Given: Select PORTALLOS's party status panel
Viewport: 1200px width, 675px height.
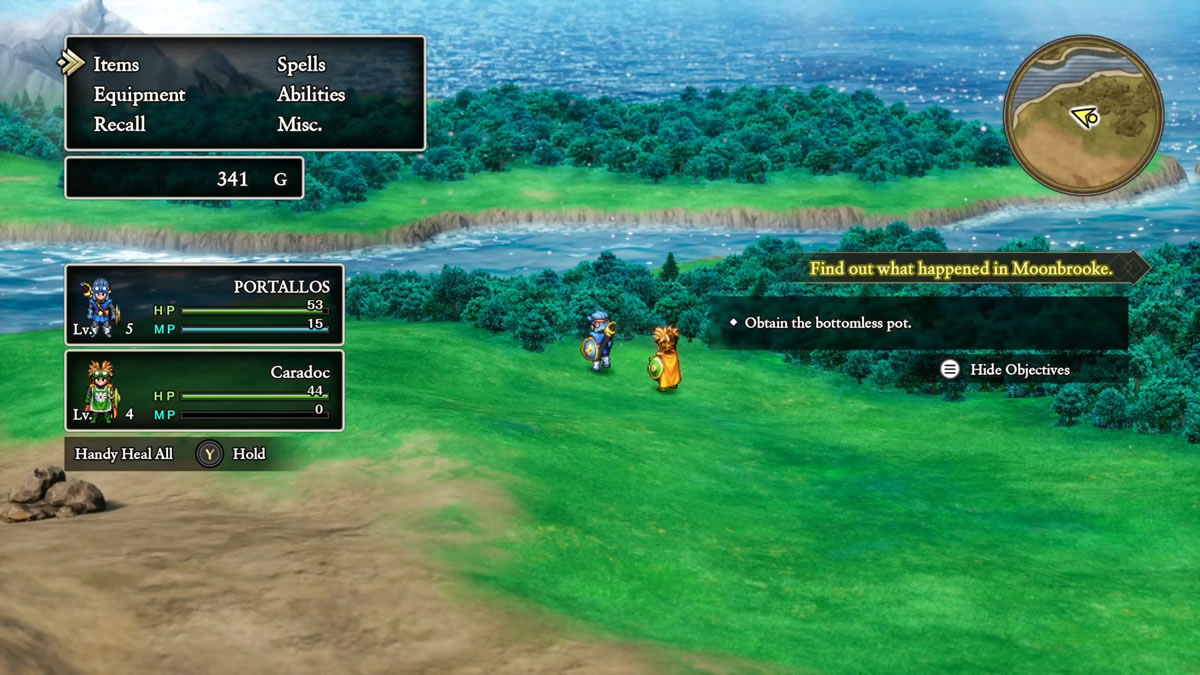Looking at the screenshot, I should pyautogui.click(x=204, y=304).
